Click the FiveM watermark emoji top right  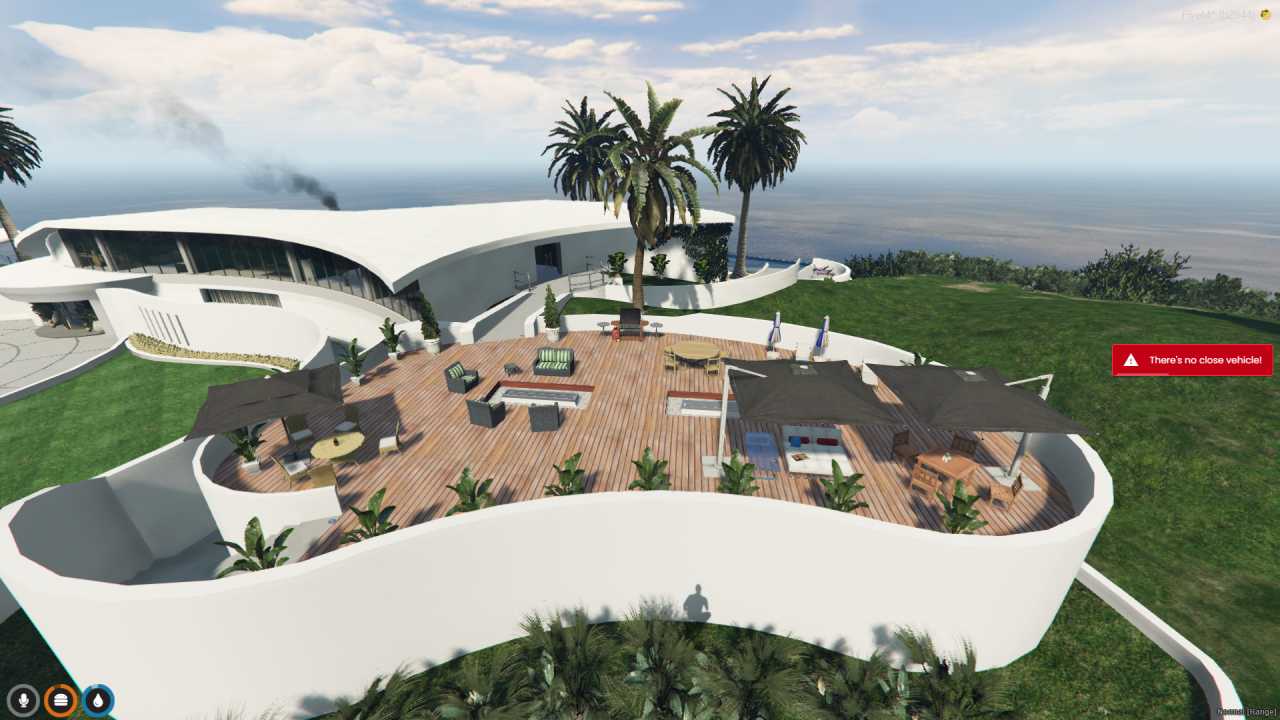(1265, 12)
